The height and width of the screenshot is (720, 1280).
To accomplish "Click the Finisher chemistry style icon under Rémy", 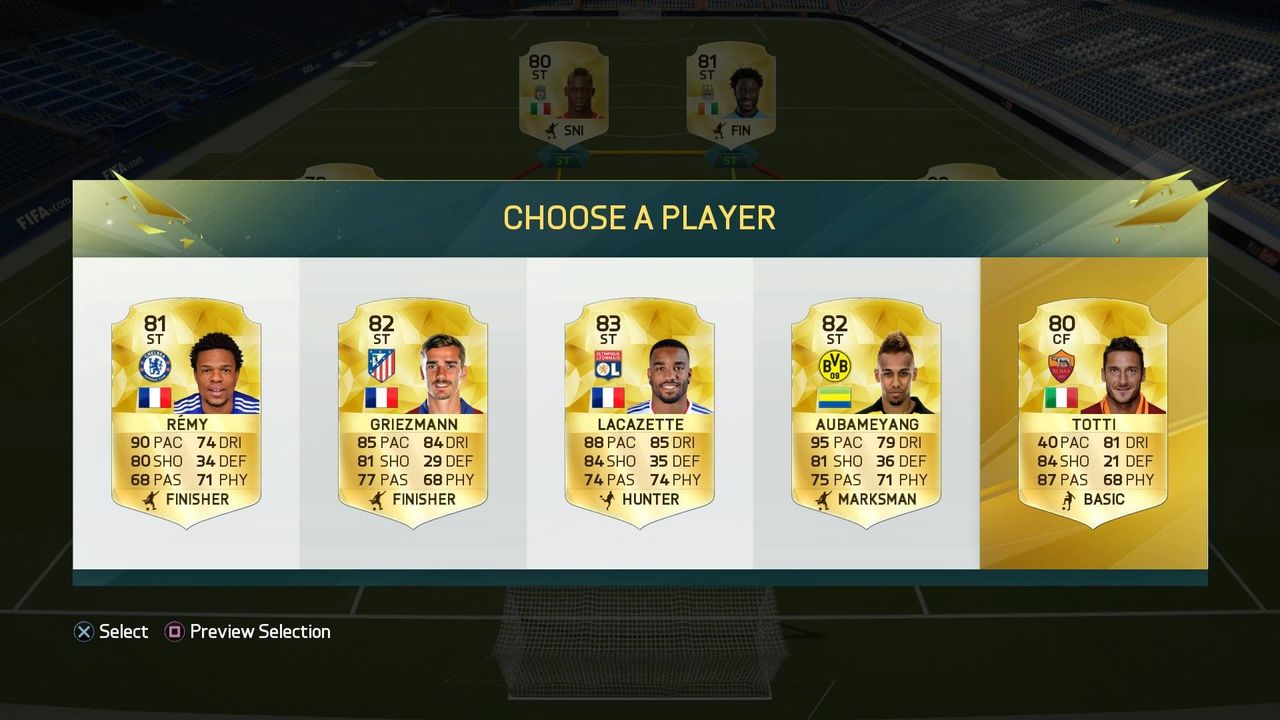I will [x=150, y=498].
